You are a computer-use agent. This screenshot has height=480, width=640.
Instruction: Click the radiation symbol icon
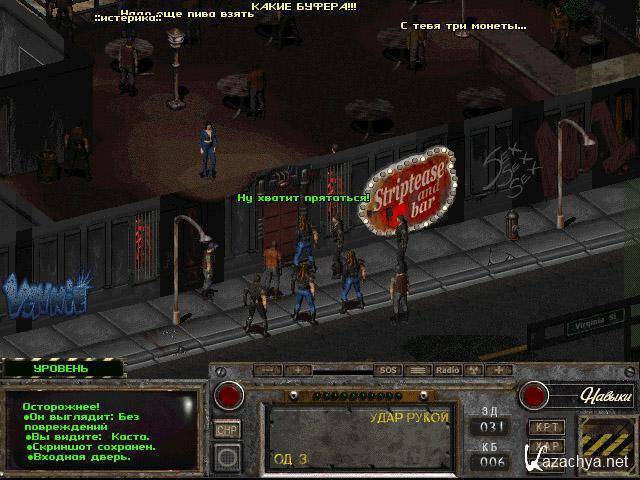pos(475,370)
